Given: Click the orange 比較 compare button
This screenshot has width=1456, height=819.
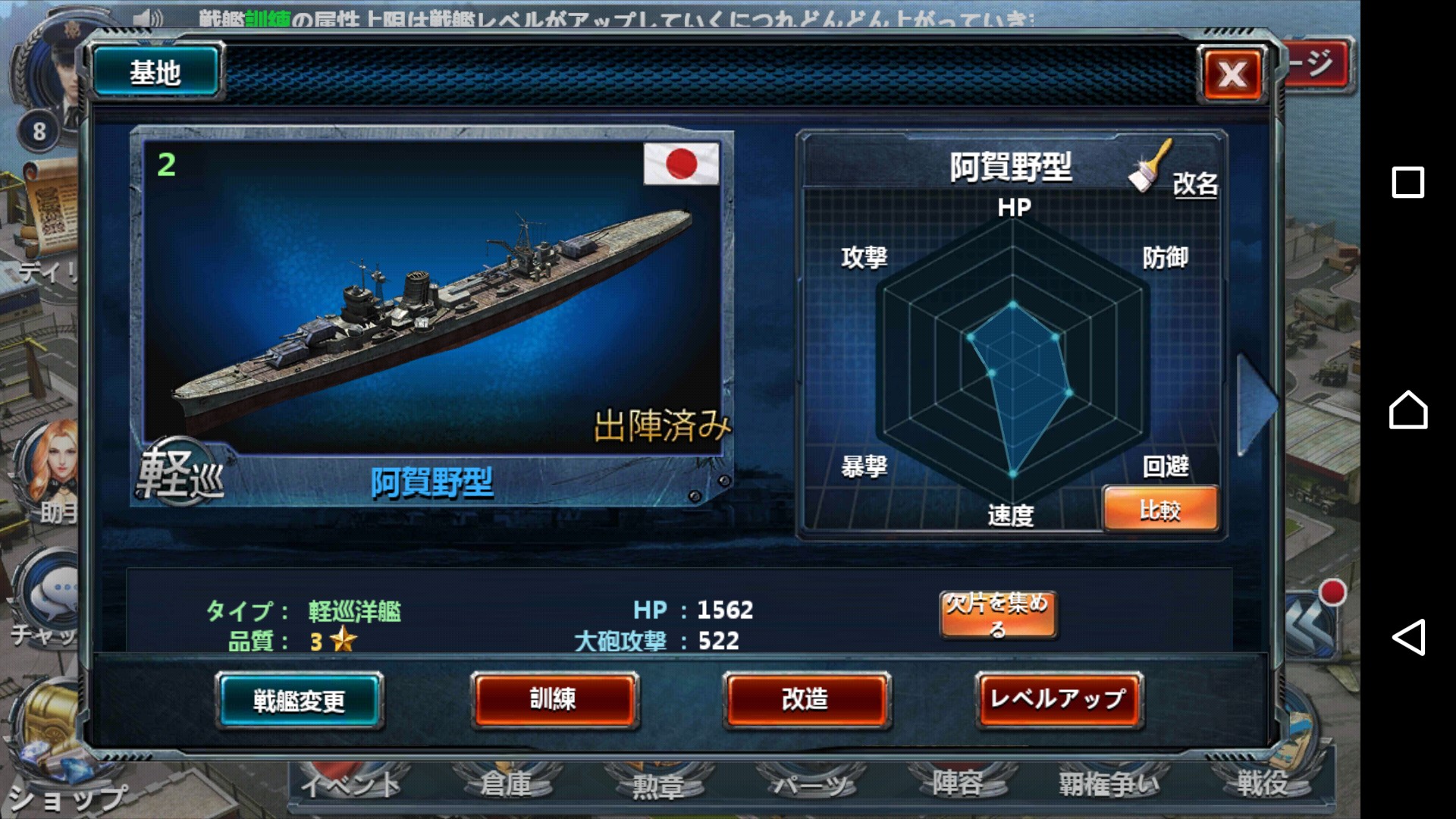Looking at the screenshot, I should coord(1159,510).
